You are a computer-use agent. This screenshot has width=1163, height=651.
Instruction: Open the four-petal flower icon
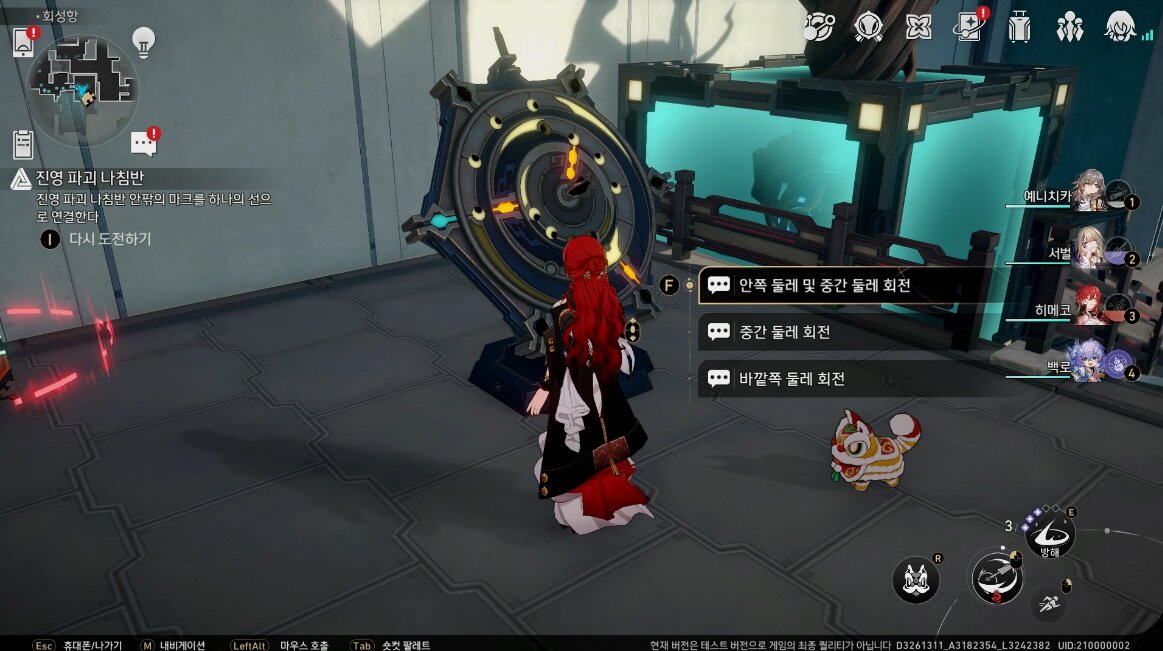[918, 27]
